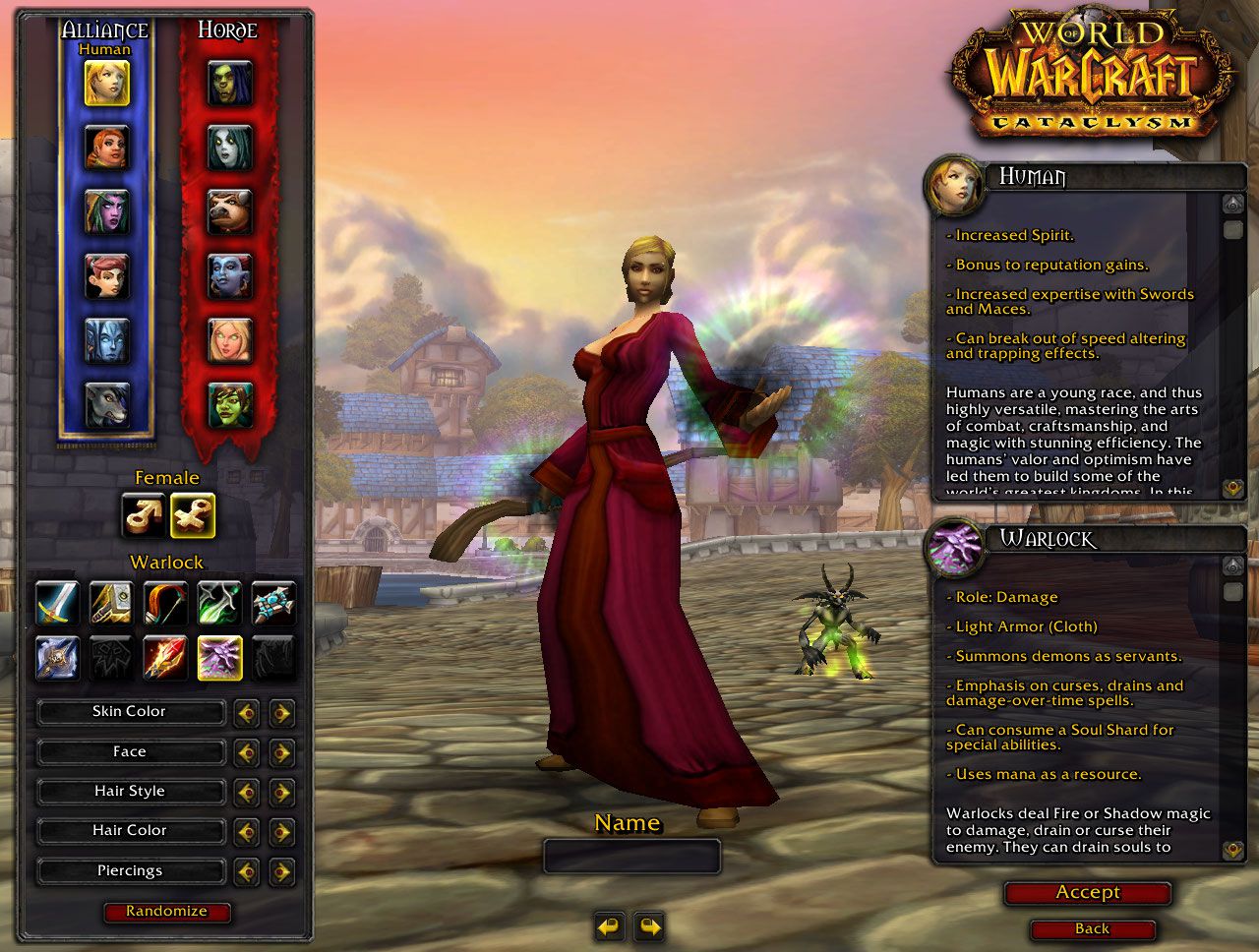The width and height of the screenshot is (1259, 952).
Task: Rotate character with the left arrow button
Action: point(610,925)
